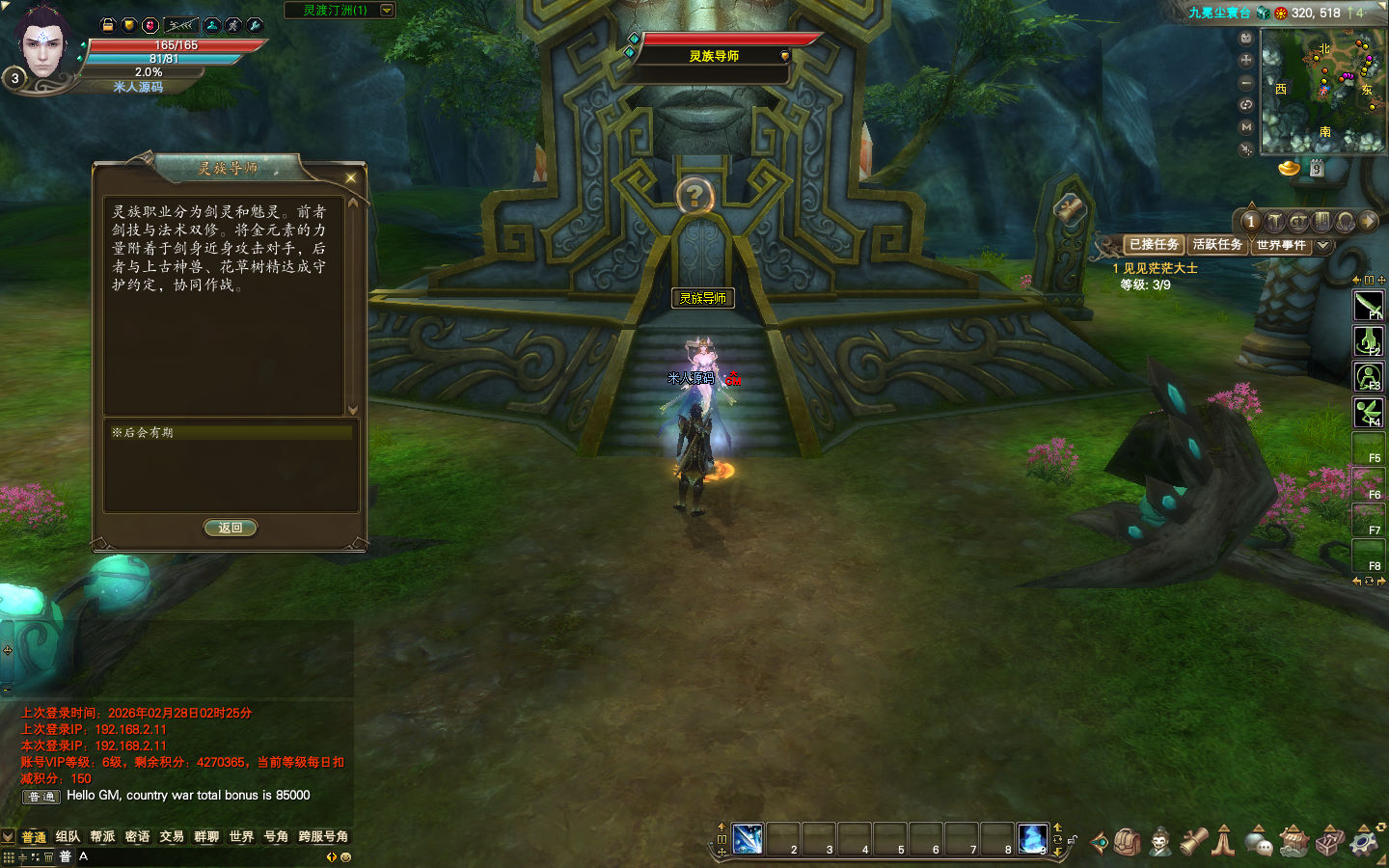Switch to the 活跃任务 quest tab
Image resolution: width=1389 pixels, height=868 pixels.
tap(1216, 245)
